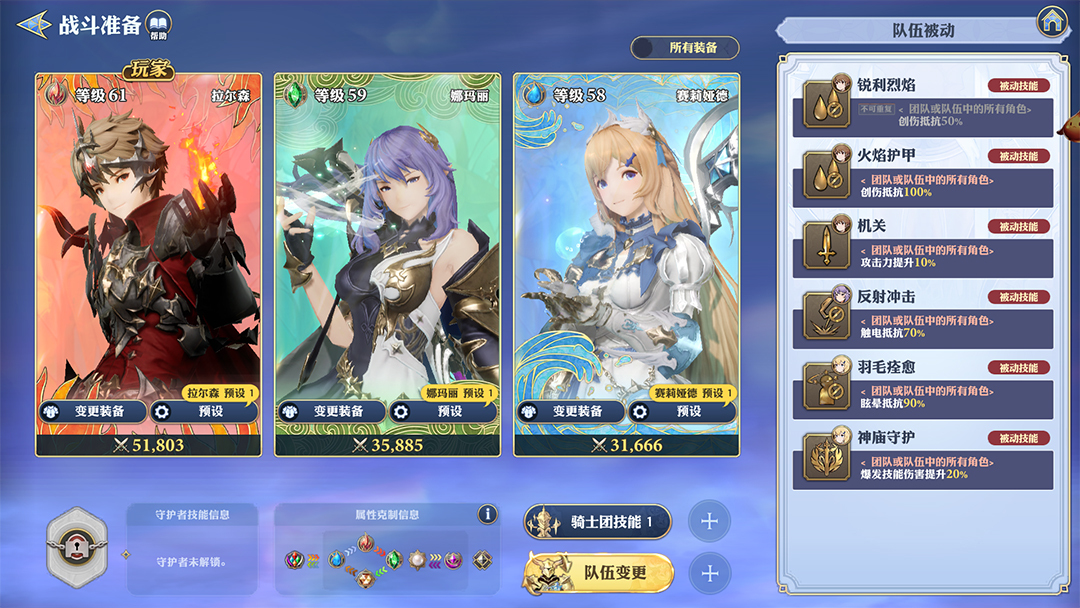Open the 帮助 help book icon
This screenshot has width=1080, height=608.
click(158, 25)
